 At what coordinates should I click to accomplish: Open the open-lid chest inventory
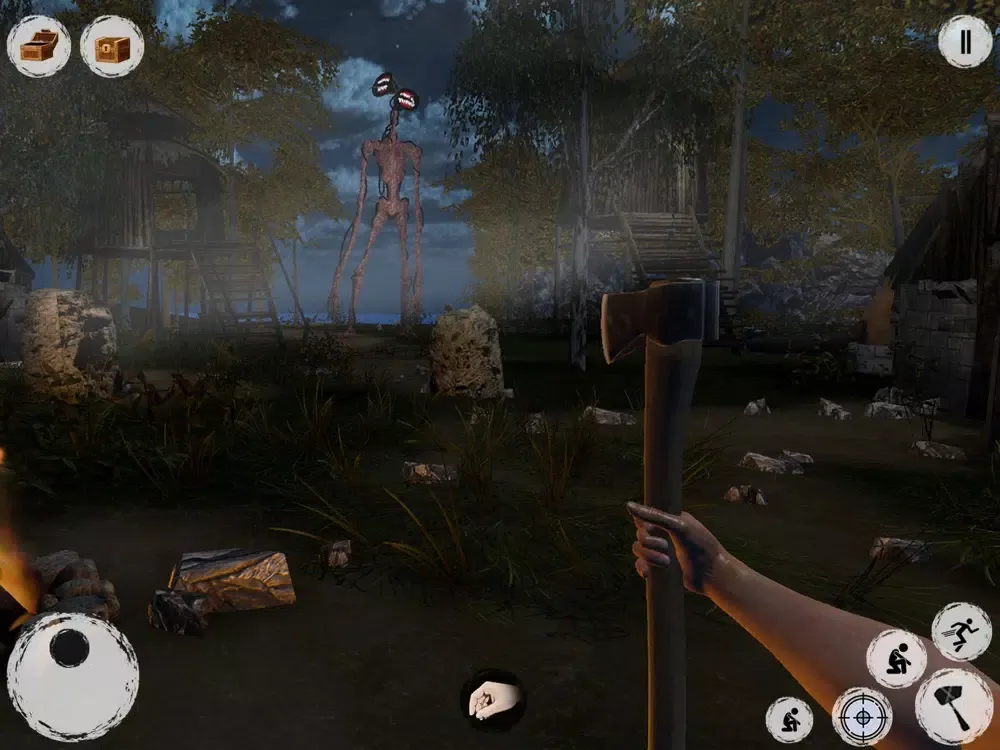[39, 46]
